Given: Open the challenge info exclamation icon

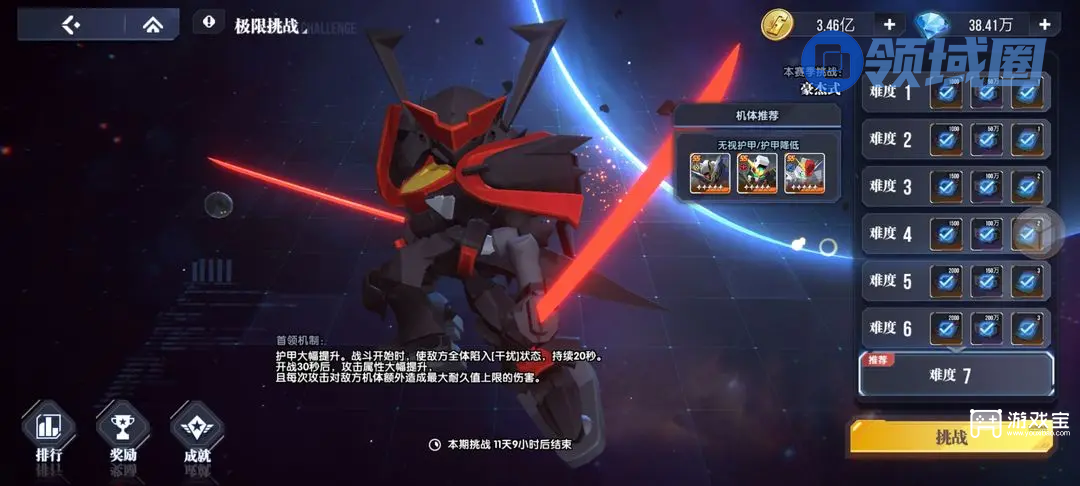Looking at the screenshot, I should [208, 21].
